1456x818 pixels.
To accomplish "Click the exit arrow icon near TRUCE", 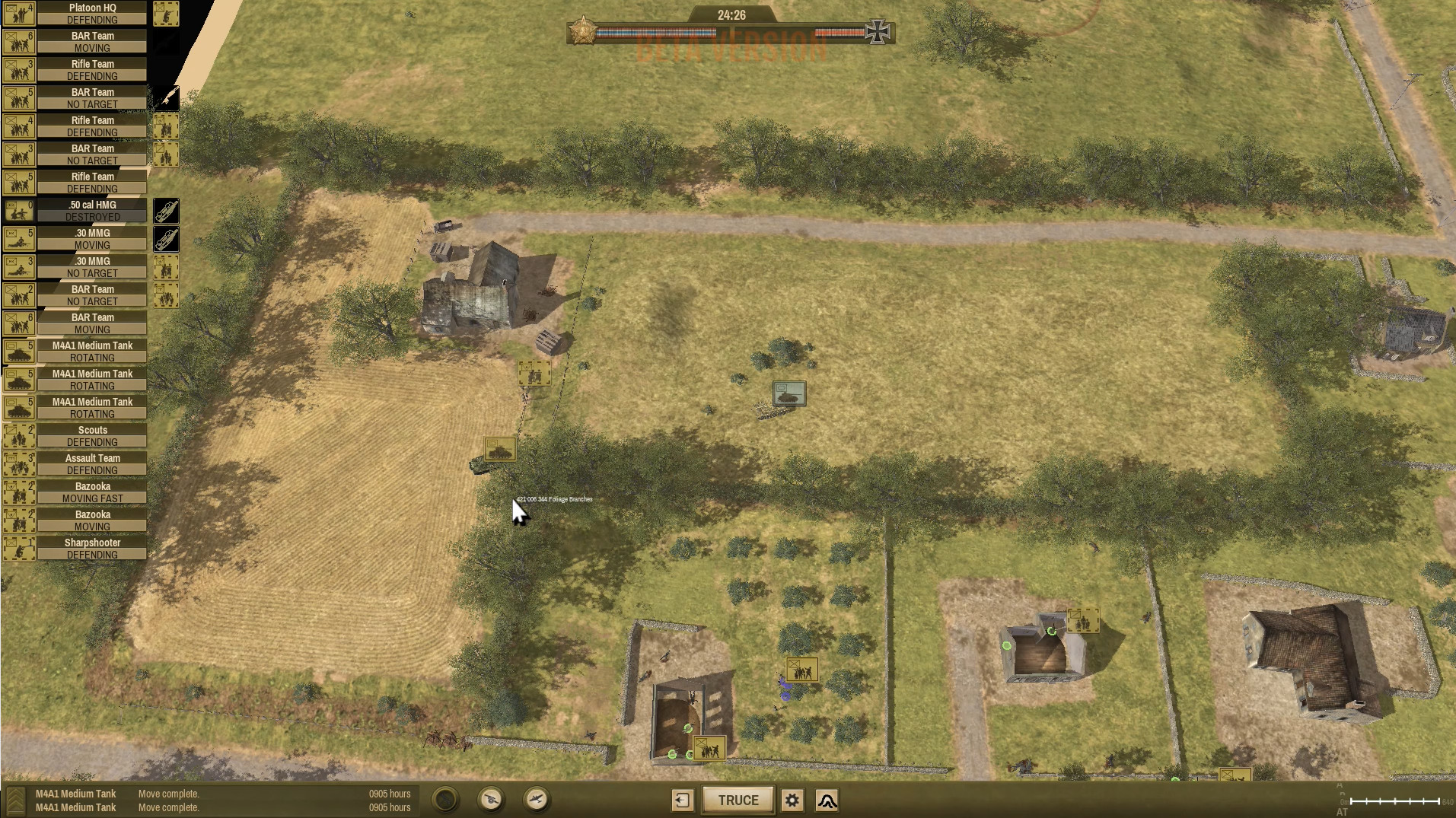I will pyautogui.click(x=682, y=800).
